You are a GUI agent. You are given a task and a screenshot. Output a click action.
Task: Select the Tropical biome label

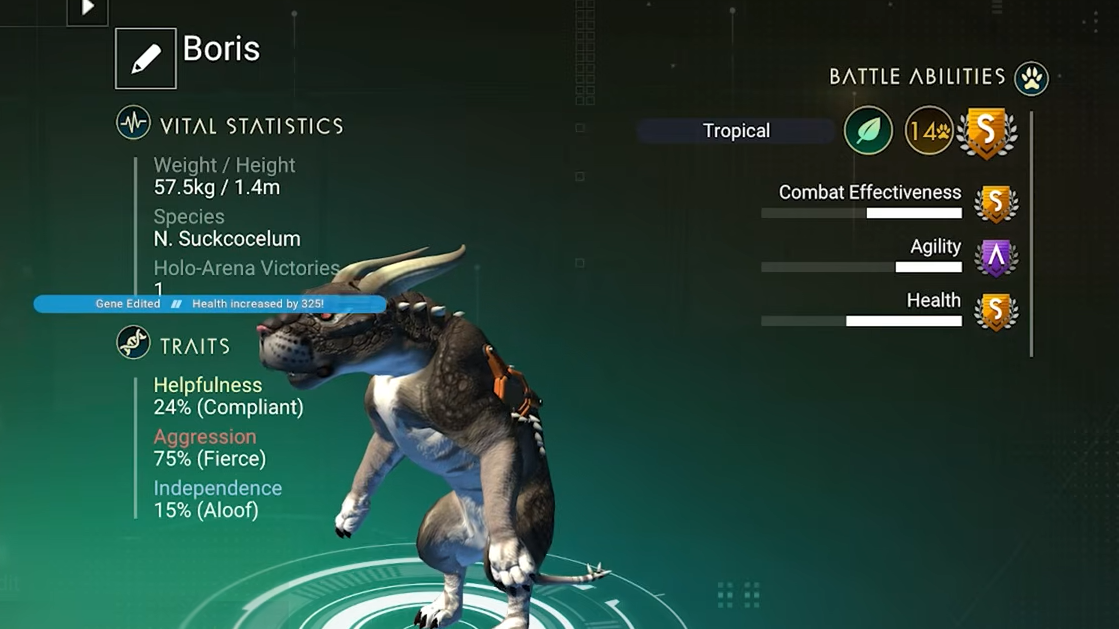[736, 131]
